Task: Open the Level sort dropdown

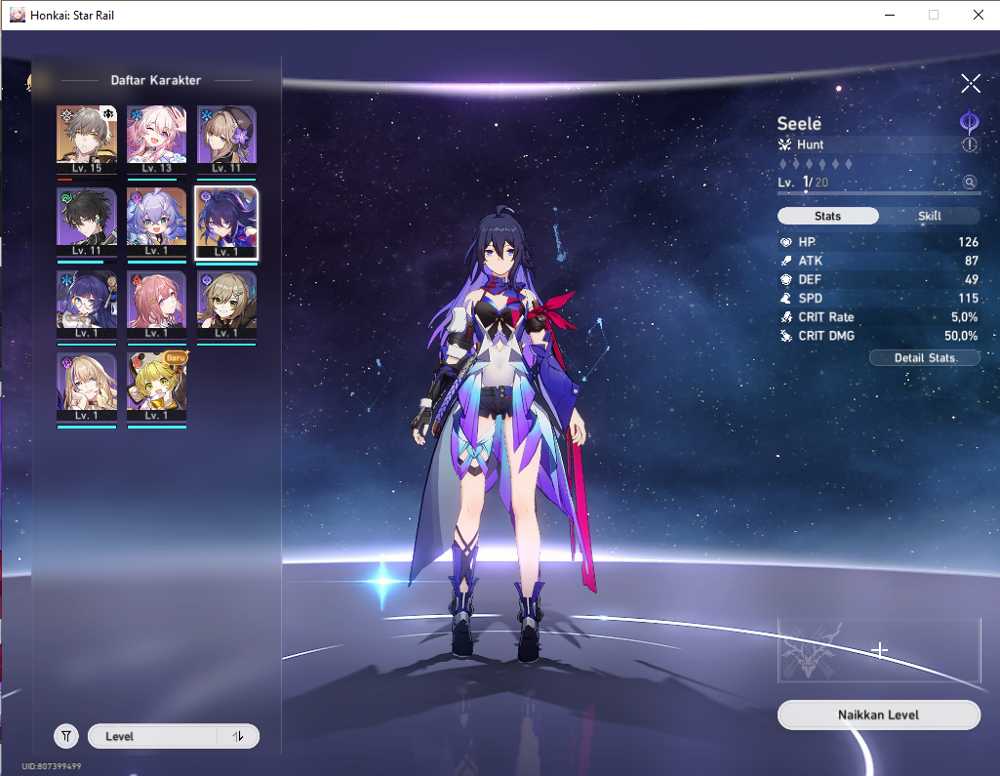Action: click(152, 736)
